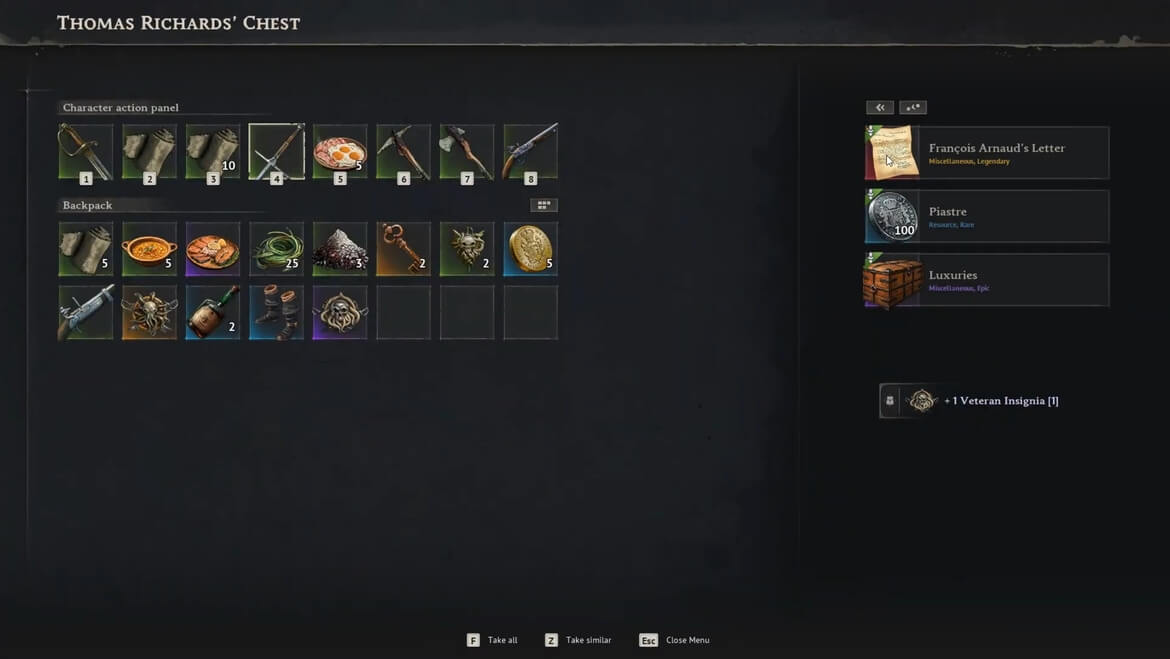Select the green coiled rope stack of 25
1170x659 pixels.
[x=277, y=249]
